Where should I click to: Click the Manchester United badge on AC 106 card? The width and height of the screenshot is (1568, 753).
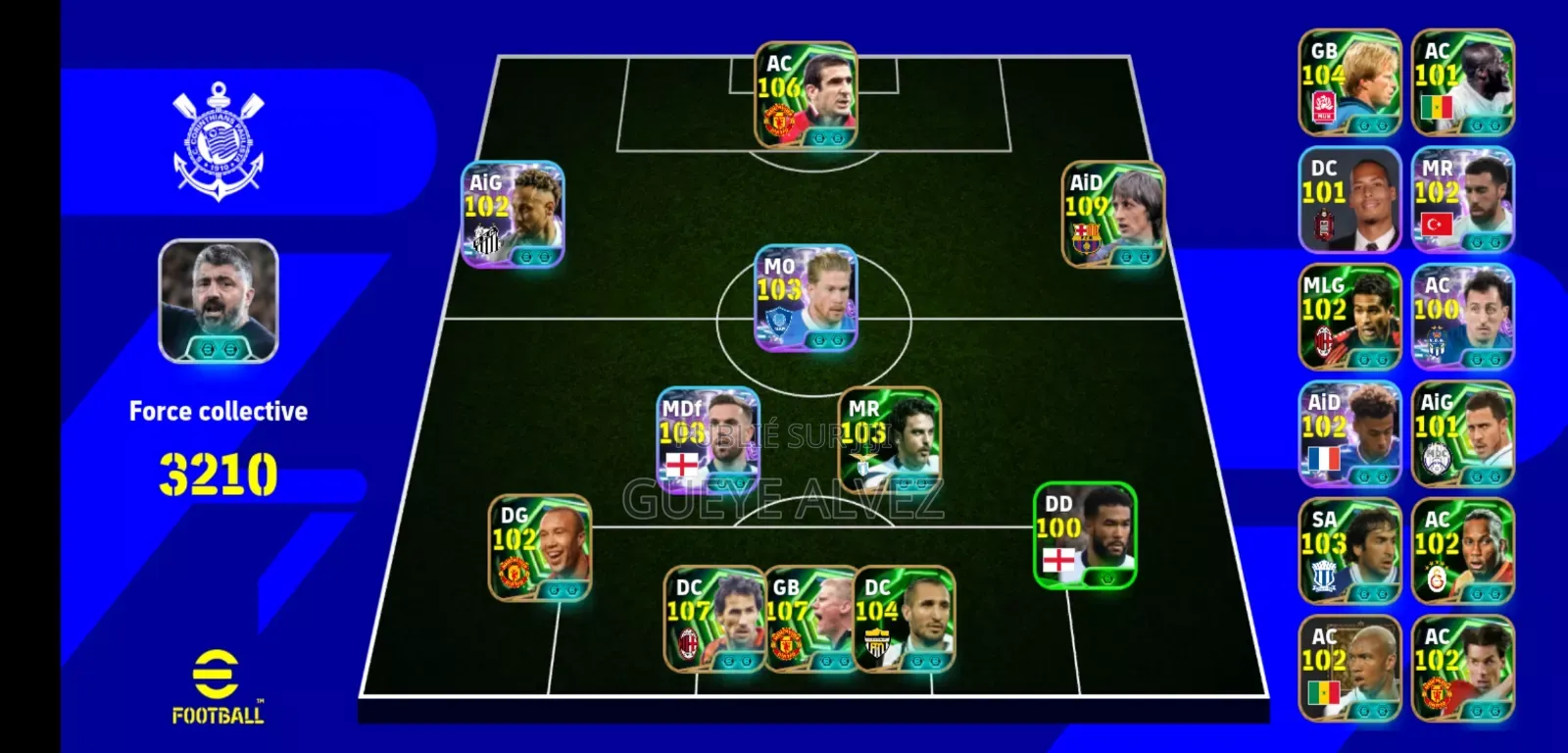(779, 119)
